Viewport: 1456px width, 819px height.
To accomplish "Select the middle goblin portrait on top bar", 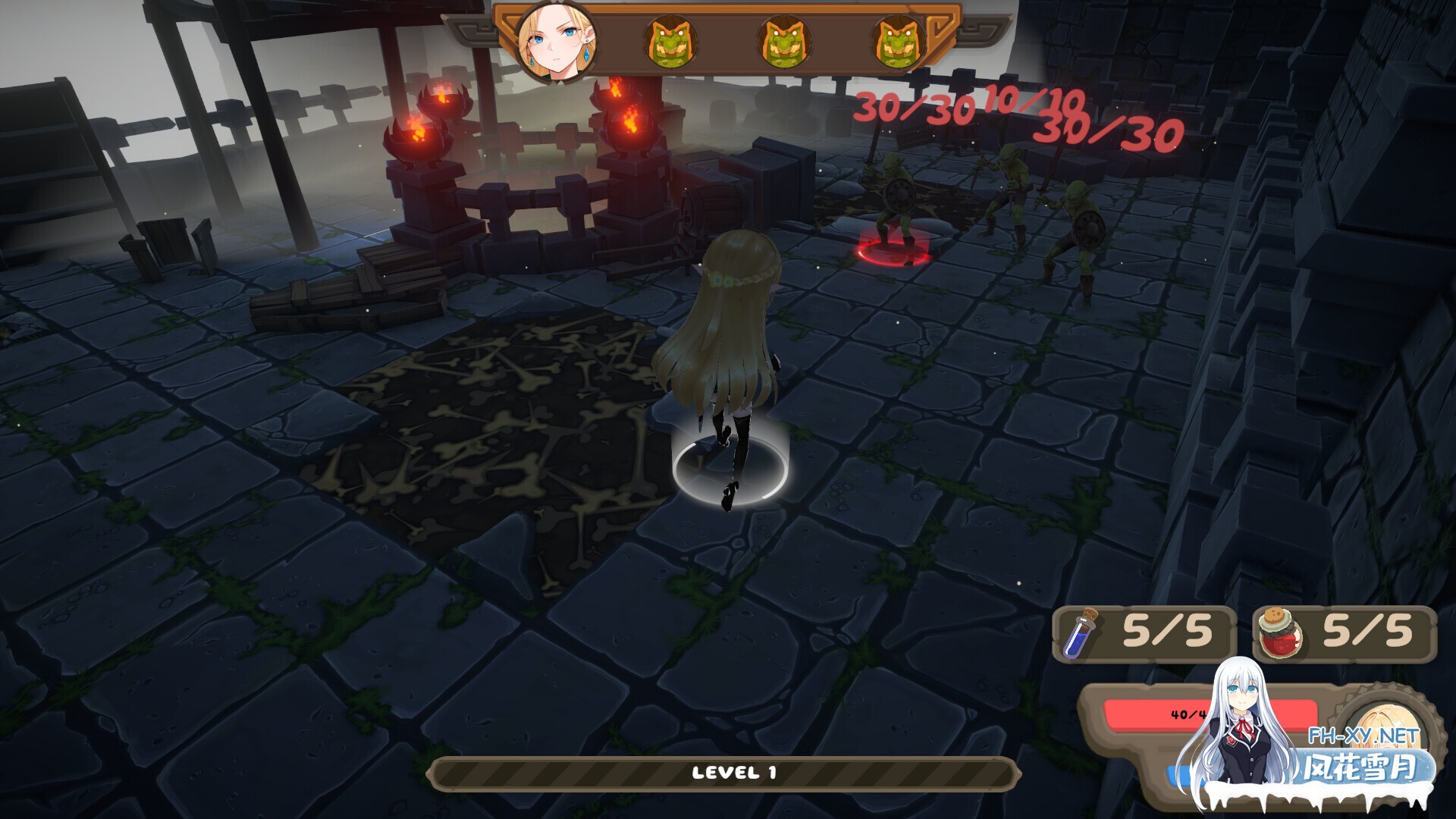I will pyautogui.click(x=785, y=42).
